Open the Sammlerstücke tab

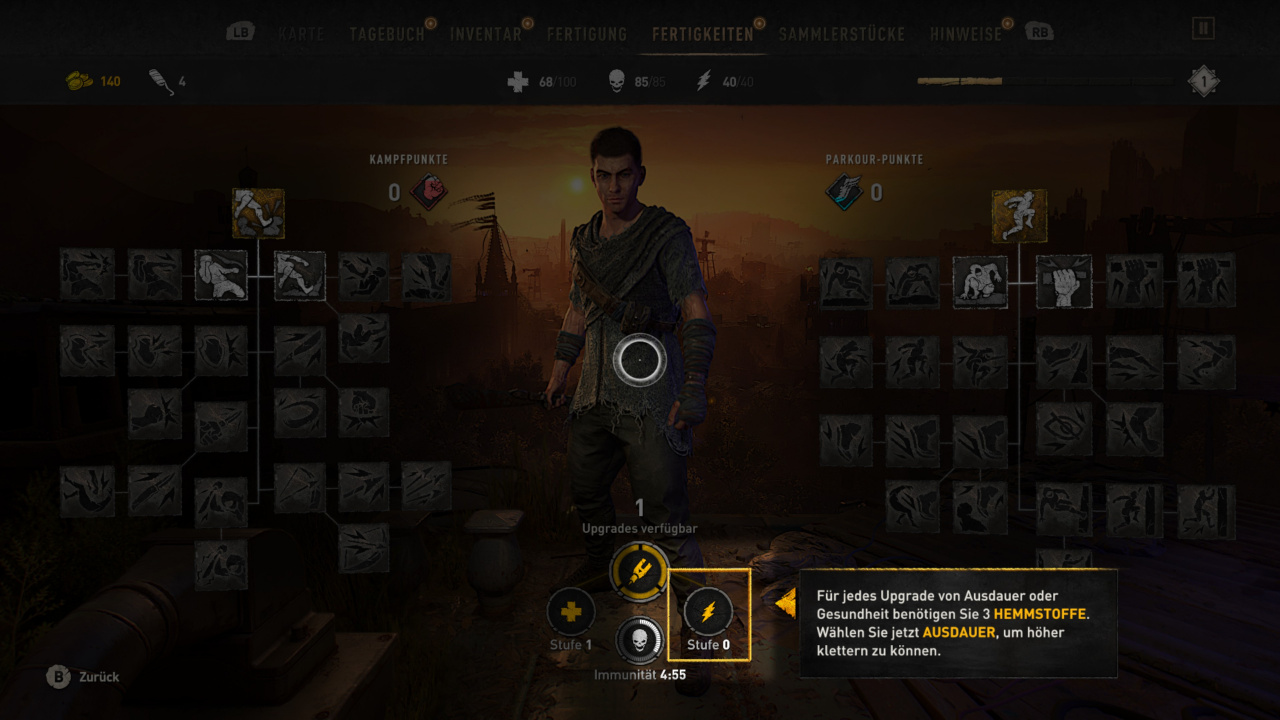click(841, 34)
